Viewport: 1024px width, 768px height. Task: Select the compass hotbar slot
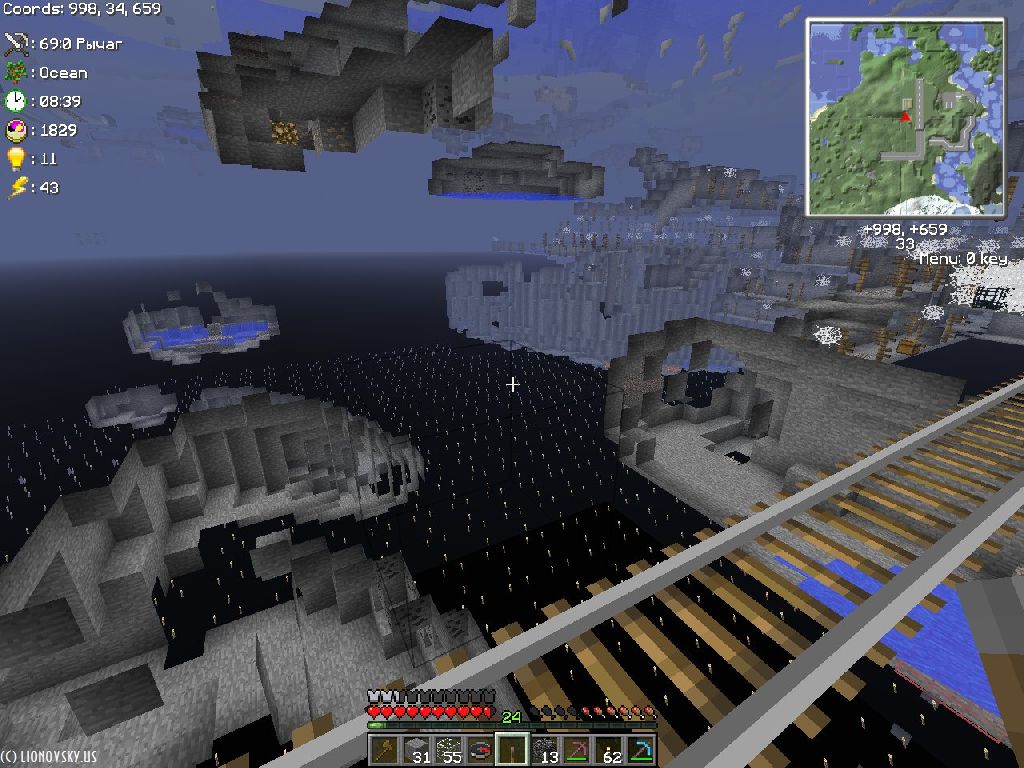pyautogui.click(x=481, y=749)
